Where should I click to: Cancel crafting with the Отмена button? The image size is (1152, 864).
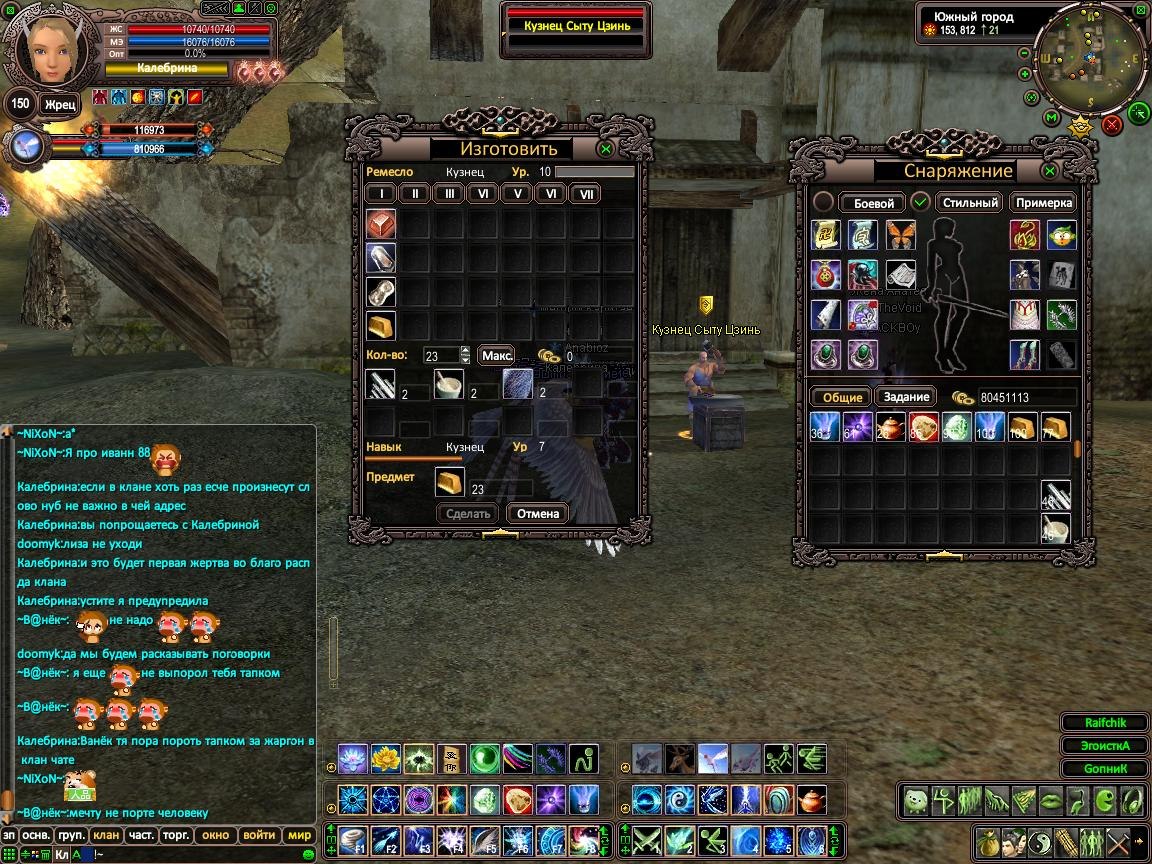click(537, 514)
